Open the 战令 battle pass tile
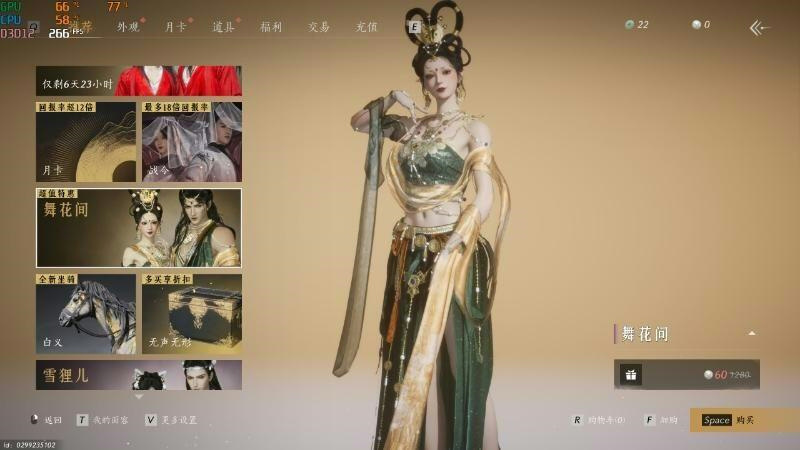The height and width of the screenshot is (450, 800). pos(191,141)
